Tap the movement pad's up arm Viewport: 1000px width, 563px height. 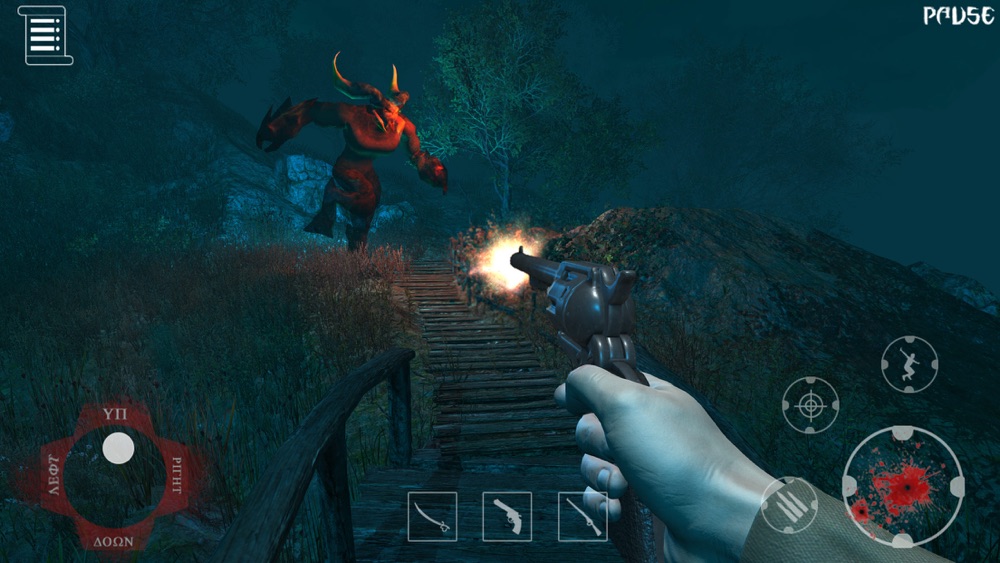point(116,413)
